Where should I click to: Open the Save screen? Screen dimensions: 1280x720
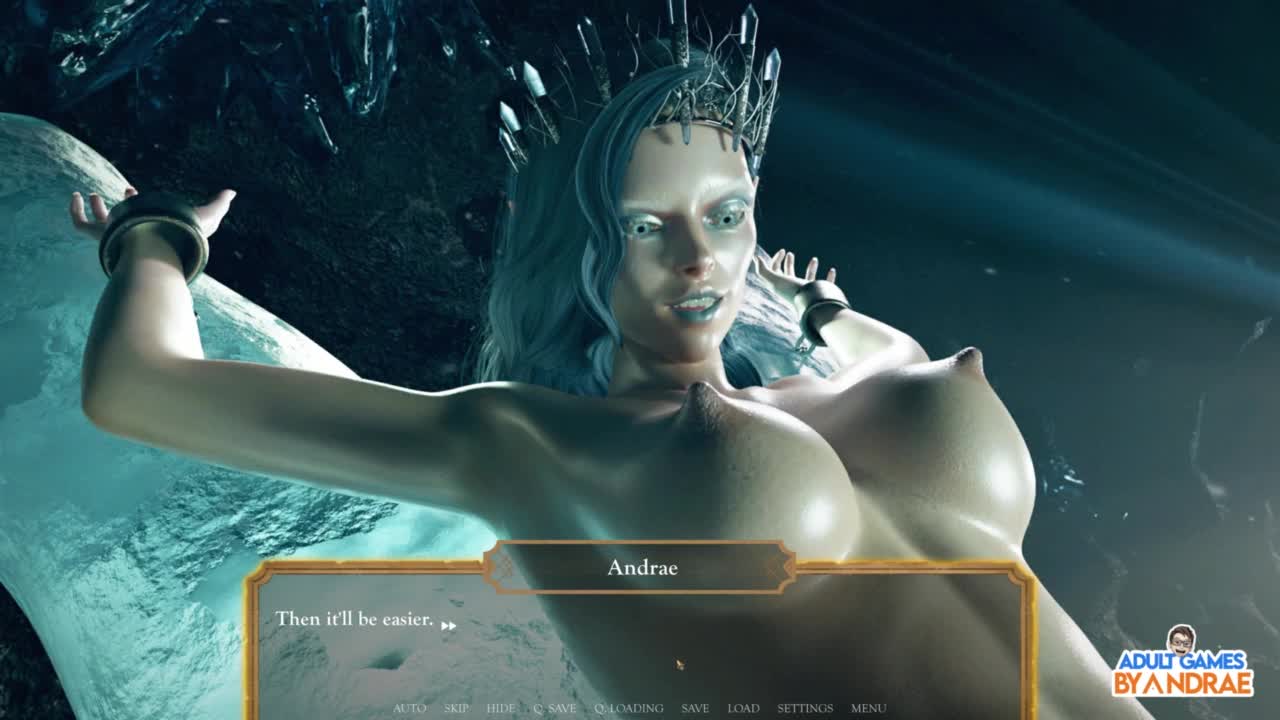coord(695,708)
